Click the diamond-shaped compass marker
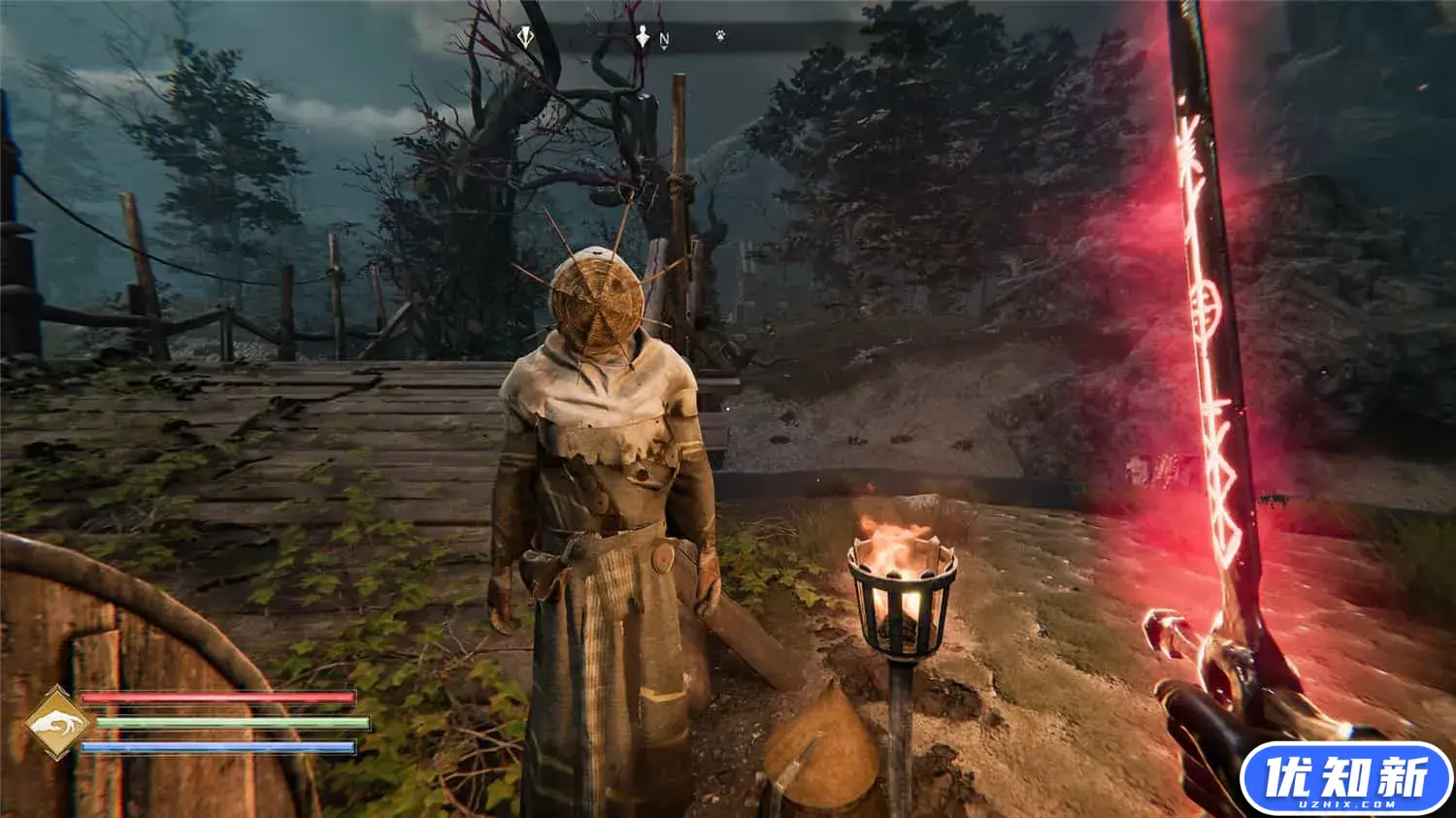The width and height of the screenshot is (1456, 818). (525, 37)
